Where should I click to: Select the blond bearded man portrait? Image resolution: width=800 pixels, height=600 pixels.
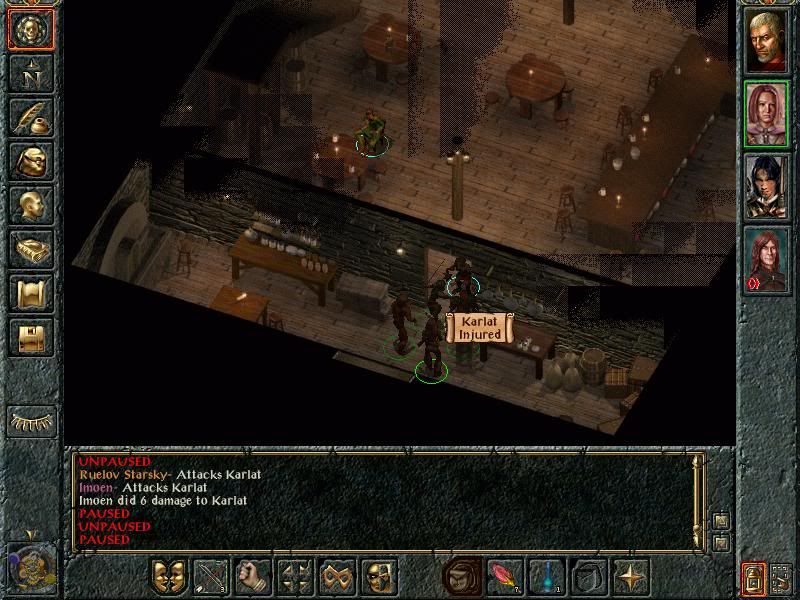click(x=769, y=39)
